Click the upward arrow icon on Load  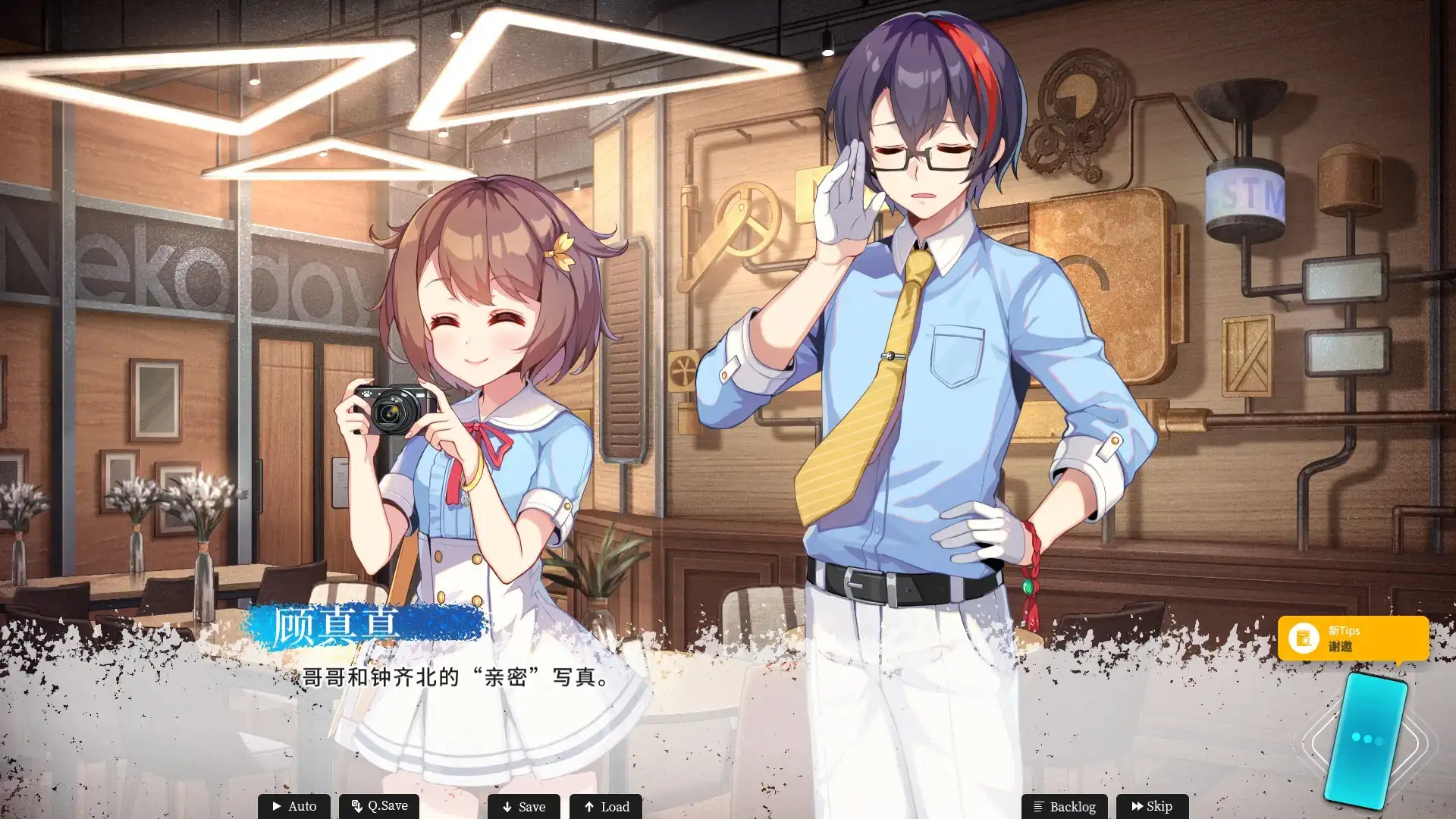tap(588, 807)
